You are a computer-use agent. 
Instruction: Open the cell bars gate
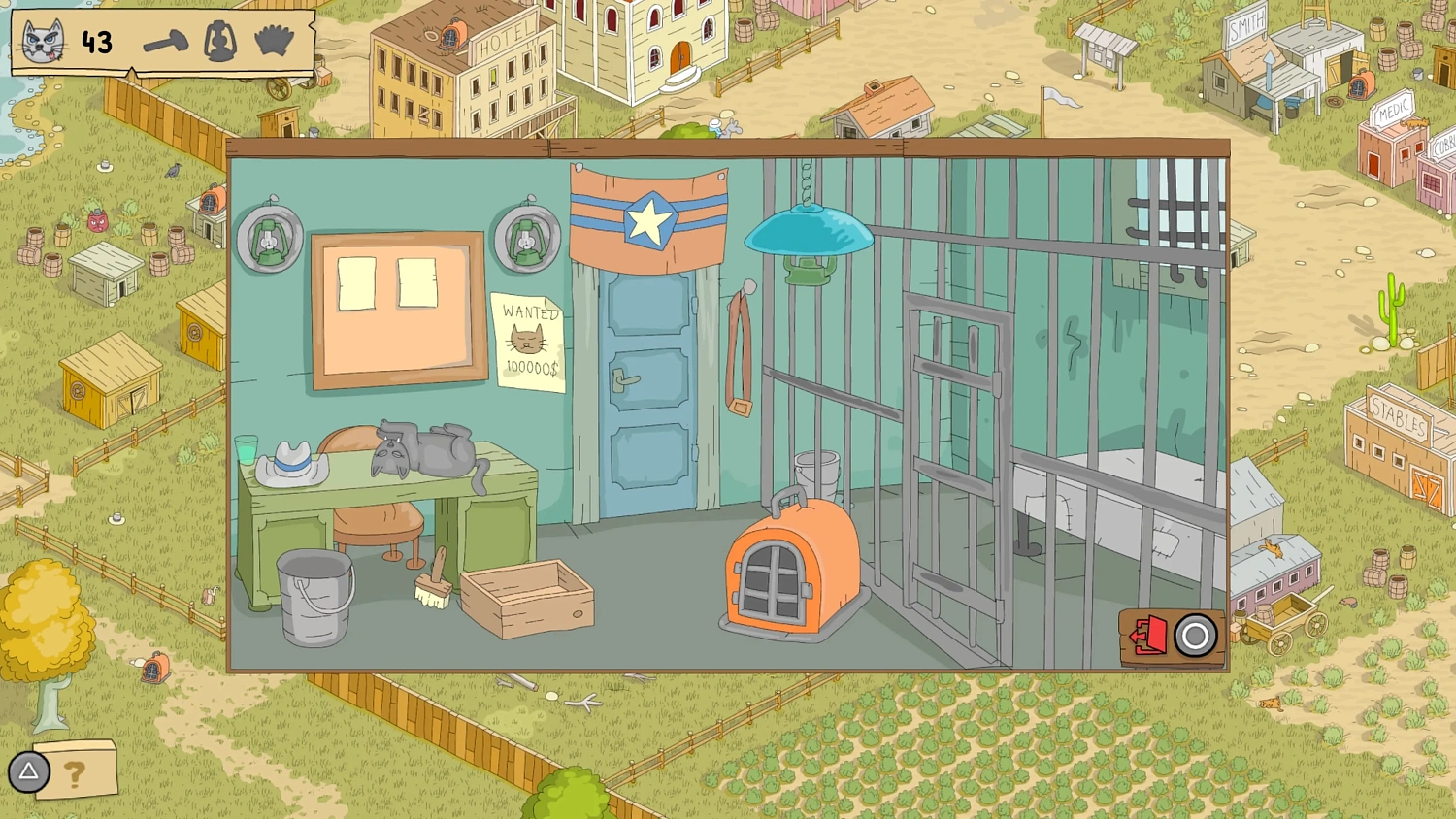[956, 446]
